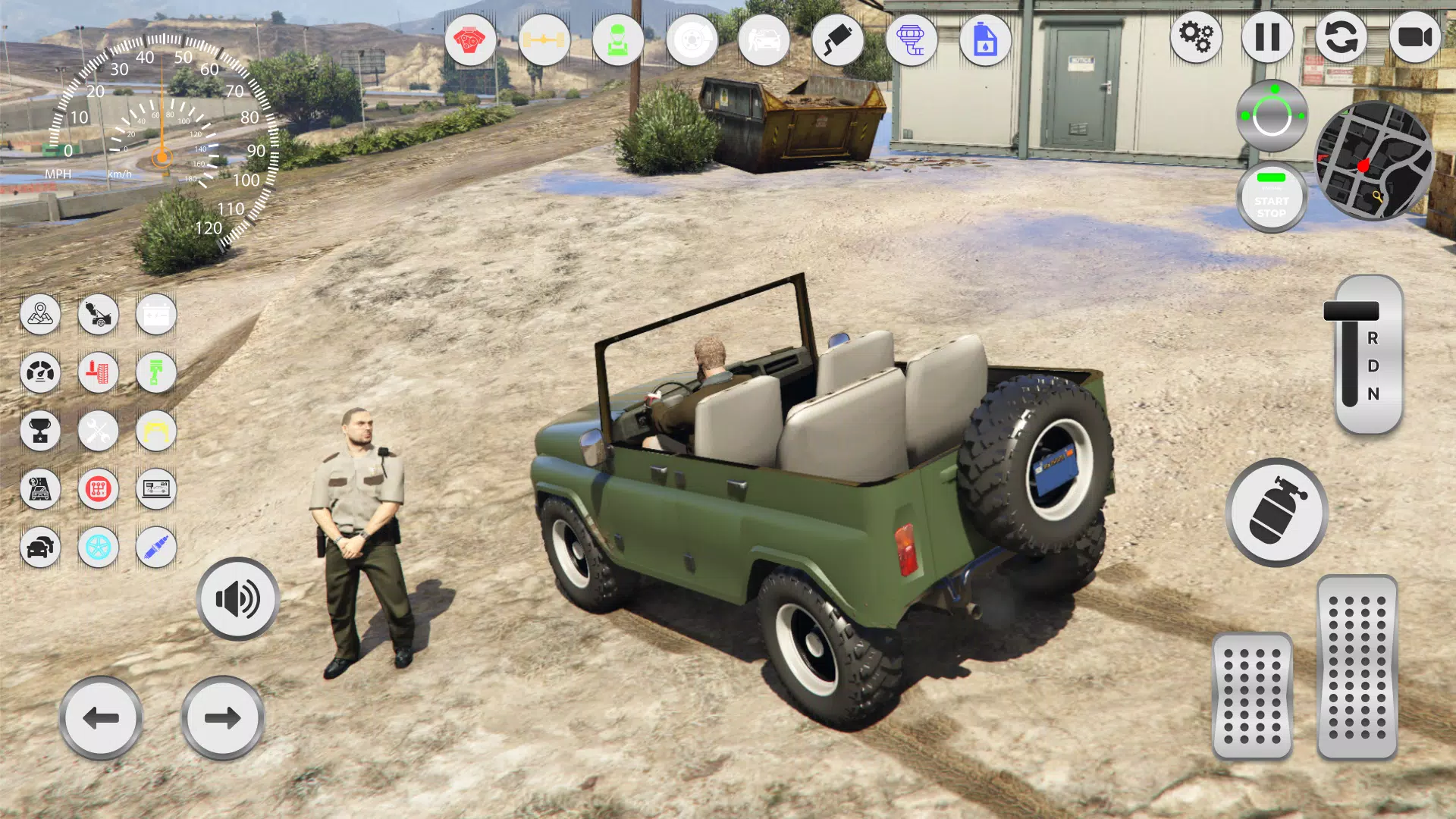Select the blue oil canister icon
This screenshot has width=1456, height=819.
(x=984, y=39)
